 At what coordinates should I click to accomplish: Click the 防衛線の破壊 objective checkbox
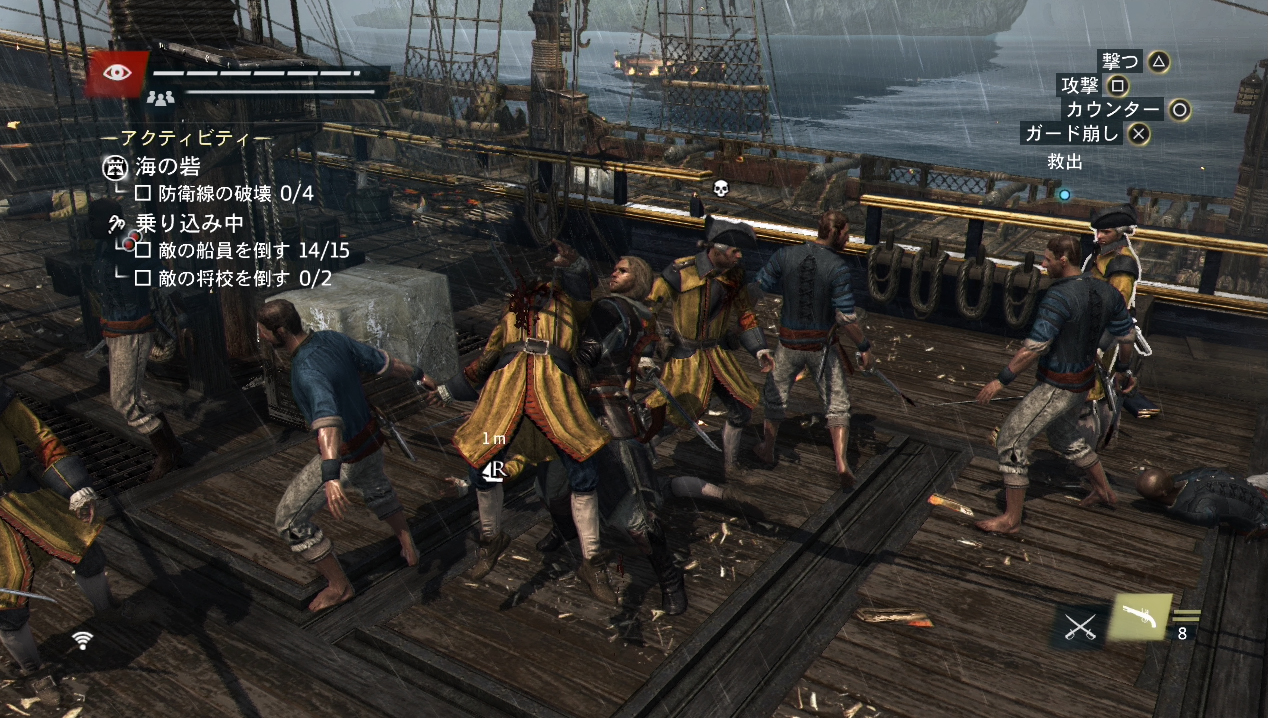[x=143, y=193]
